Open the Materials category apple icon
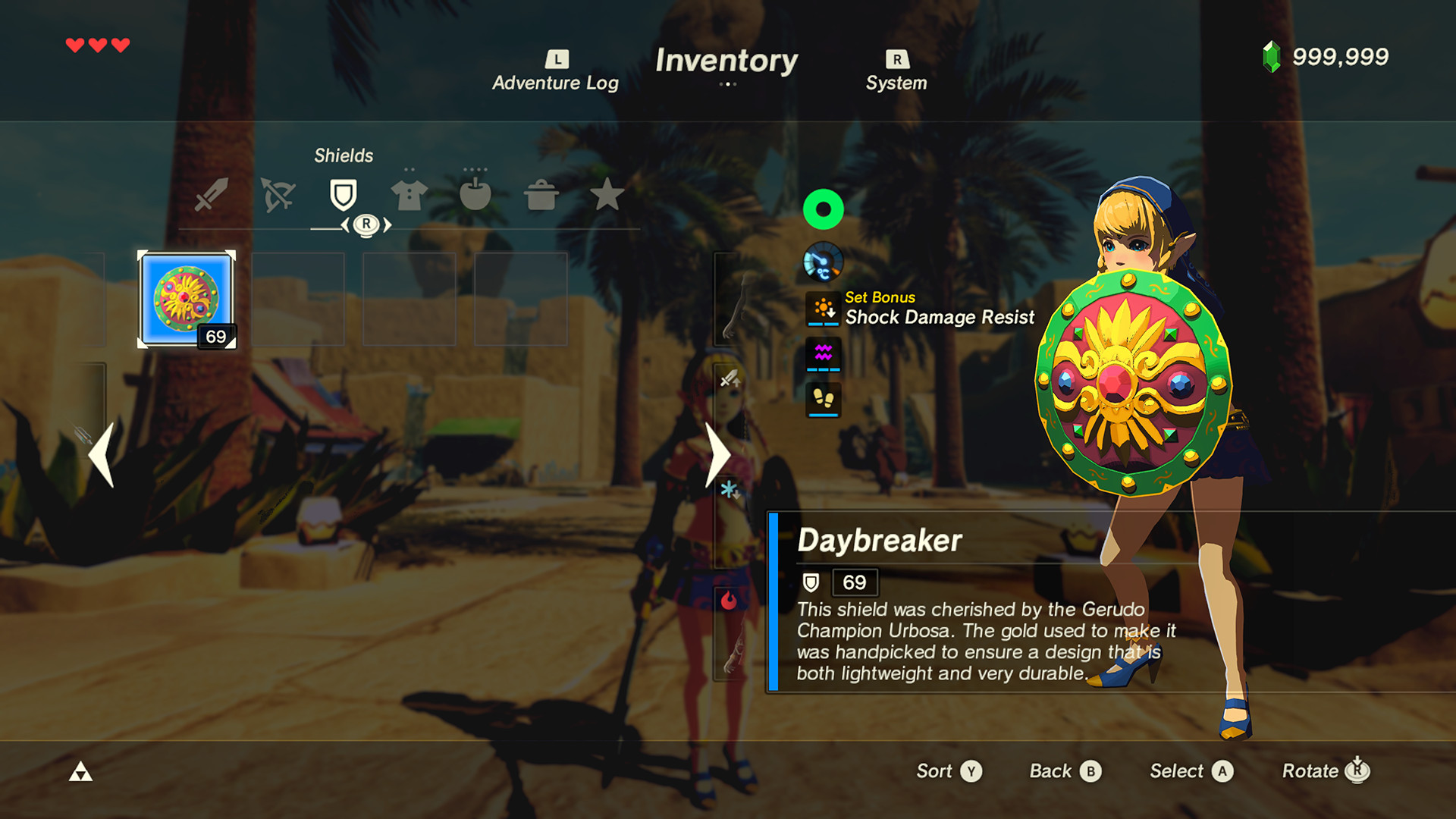1456x819 pixels. tap(473, 194)
